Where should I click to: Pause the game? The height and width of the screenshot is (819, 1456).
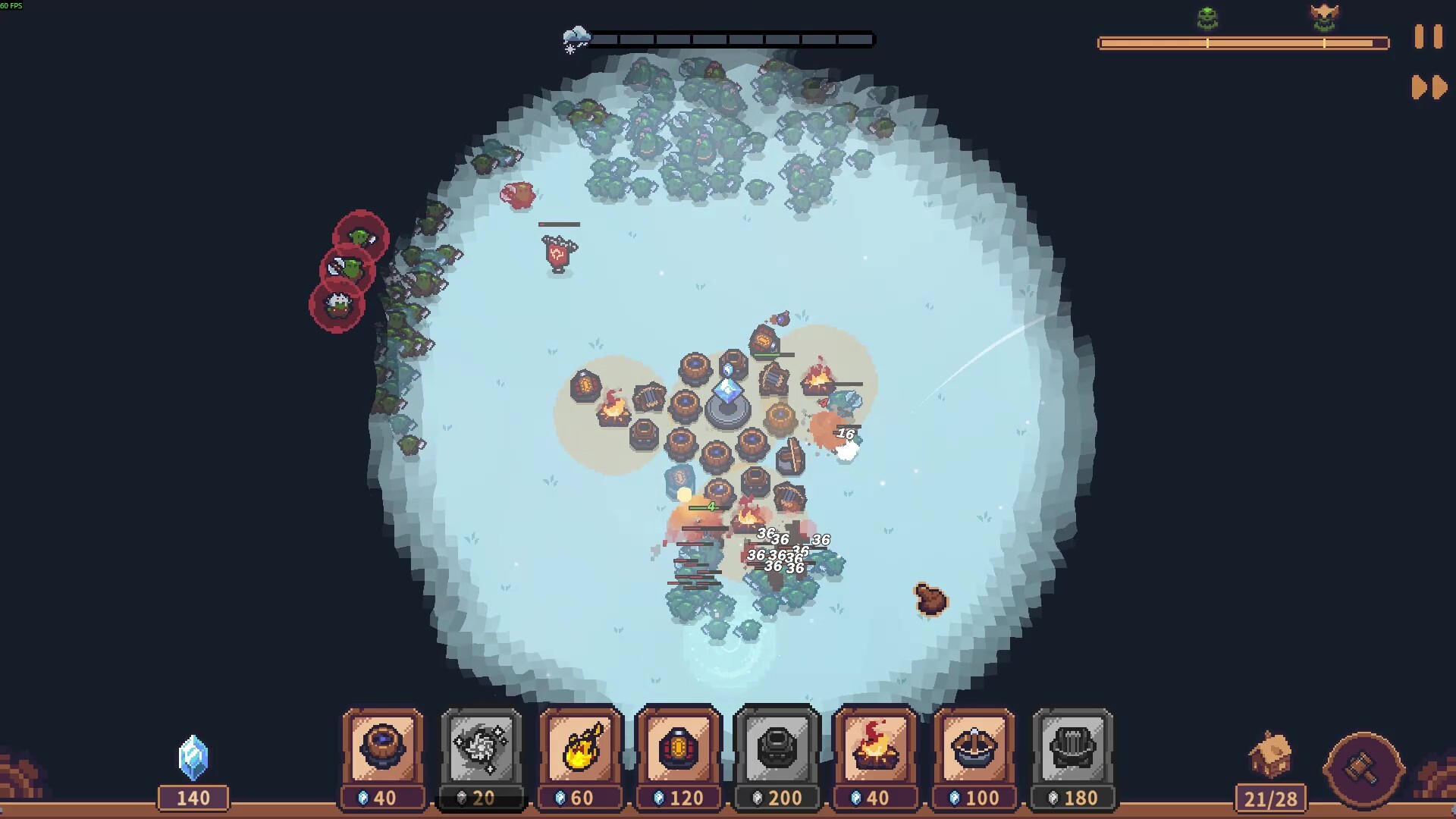1428,37
